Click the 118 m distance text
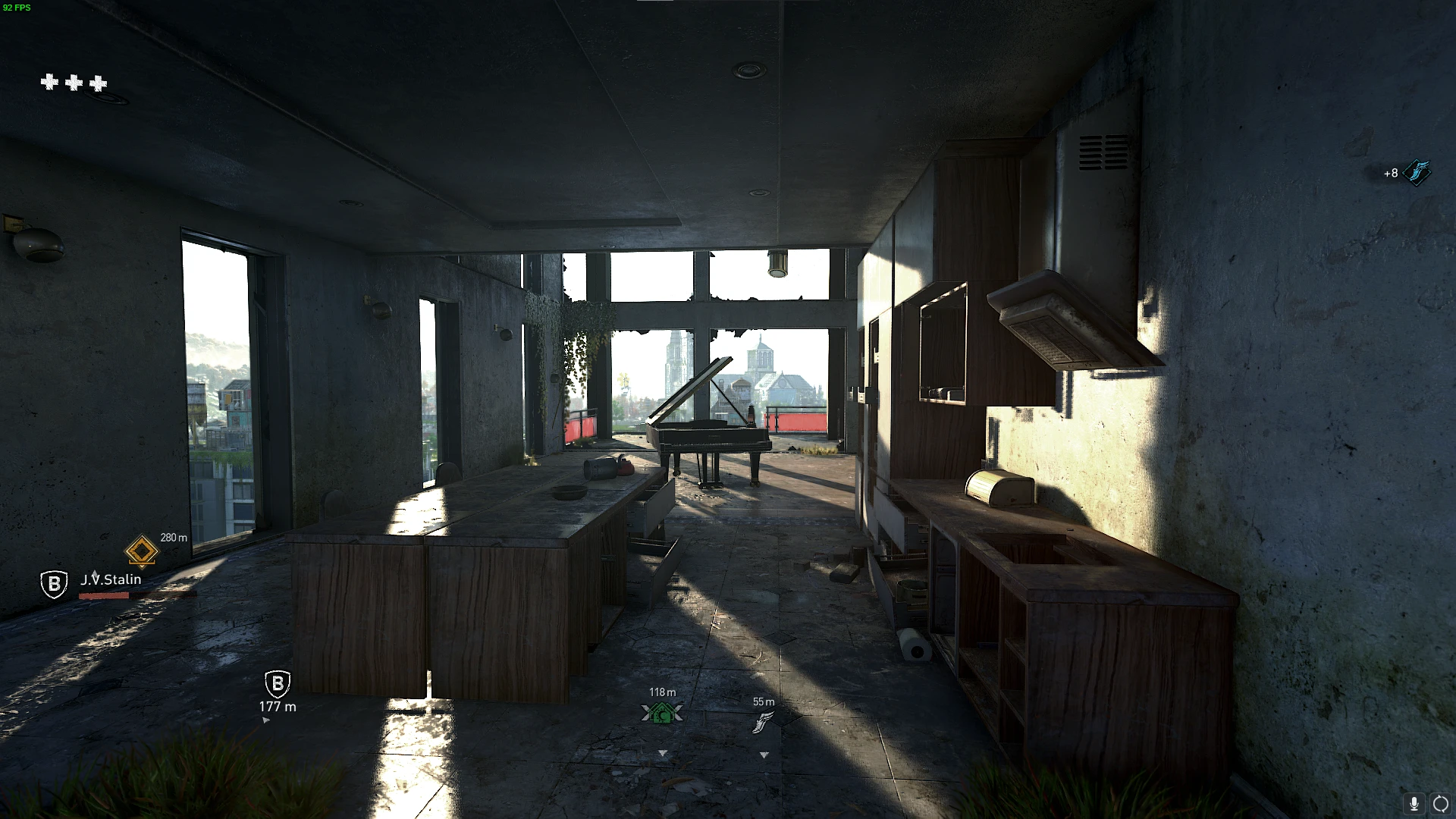 [x=661, y=692]
